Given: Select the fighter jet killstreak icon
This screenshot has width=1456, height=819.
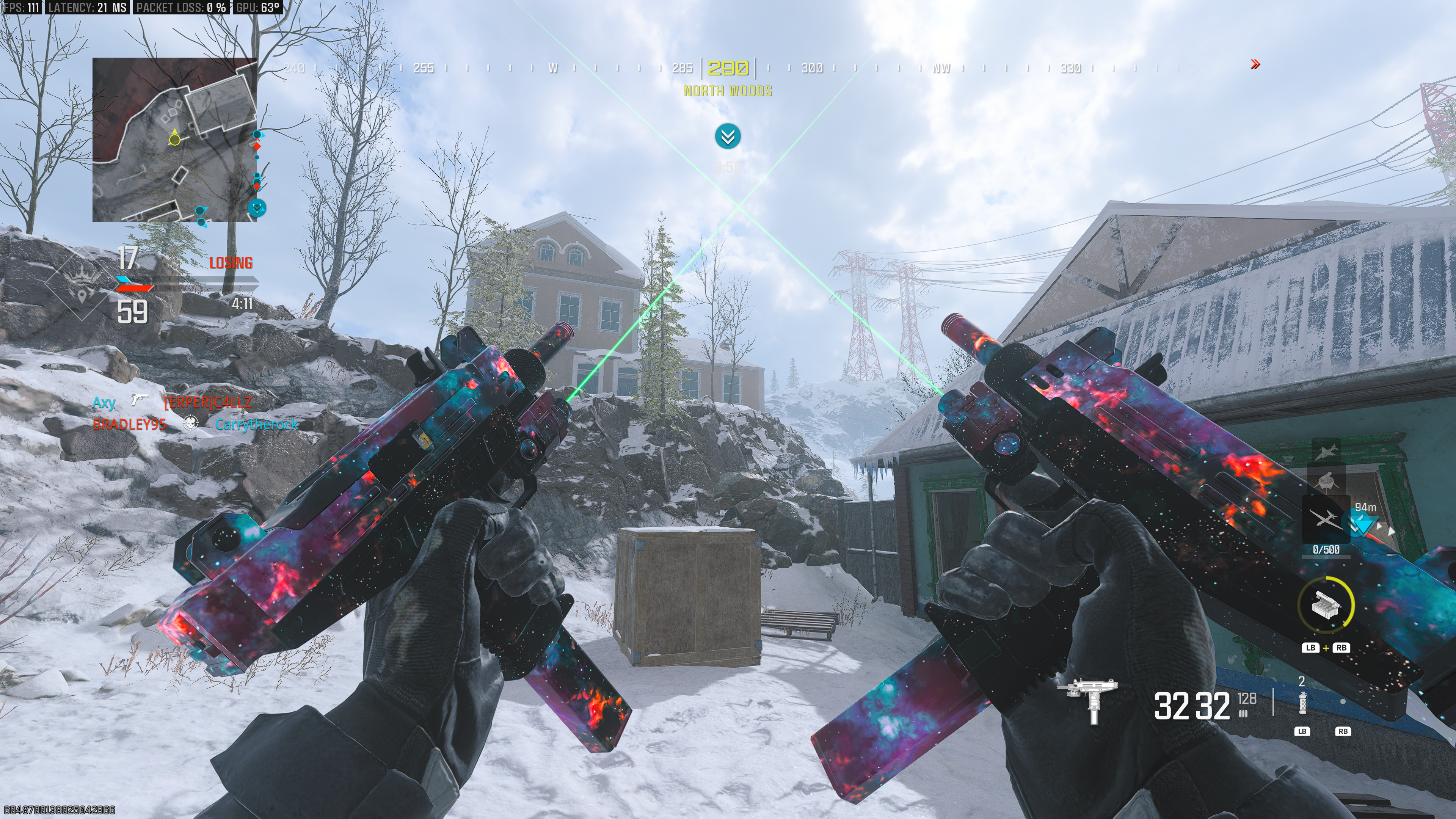Looking at the screenshot, I should click(x=1326, y=452).
